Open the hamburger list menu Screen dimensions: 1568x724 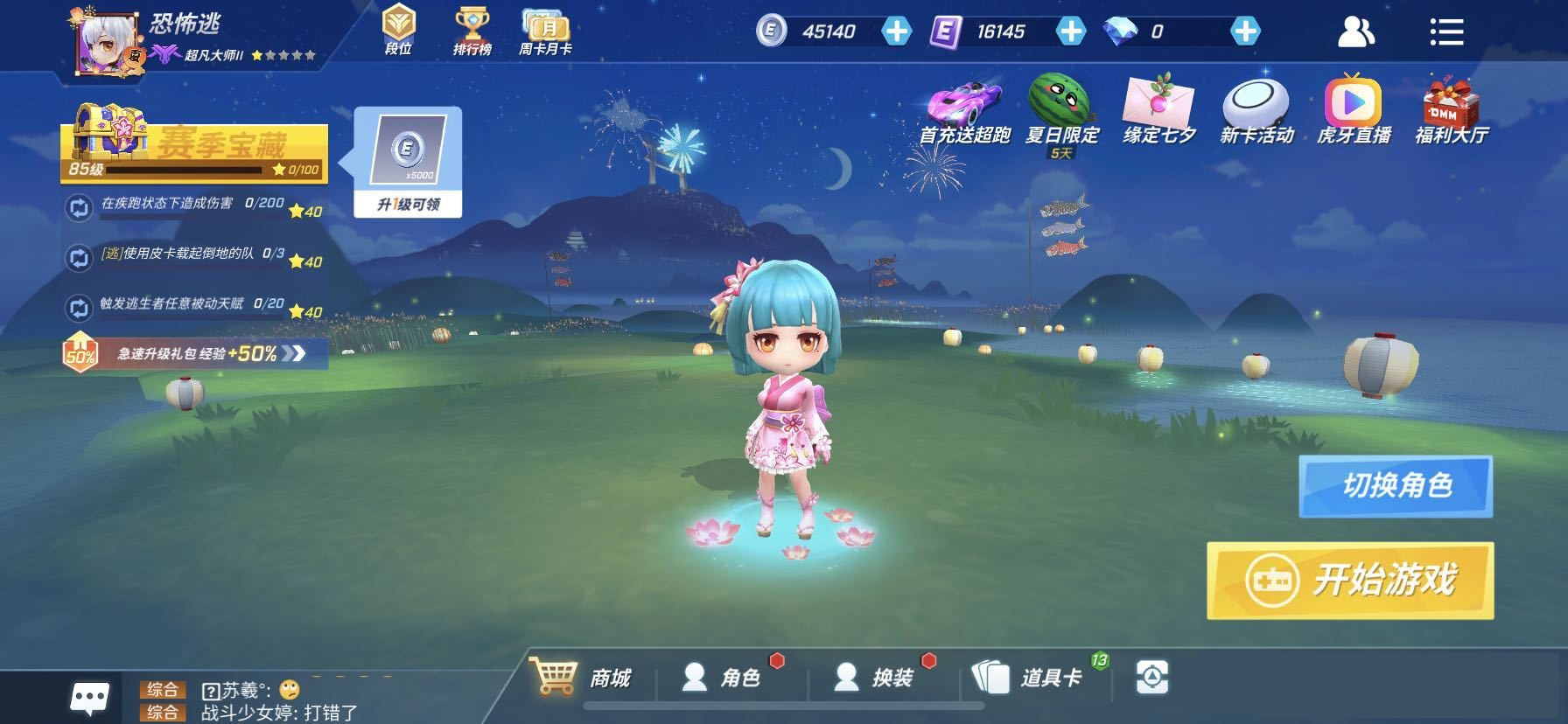tap(1446, 32)
